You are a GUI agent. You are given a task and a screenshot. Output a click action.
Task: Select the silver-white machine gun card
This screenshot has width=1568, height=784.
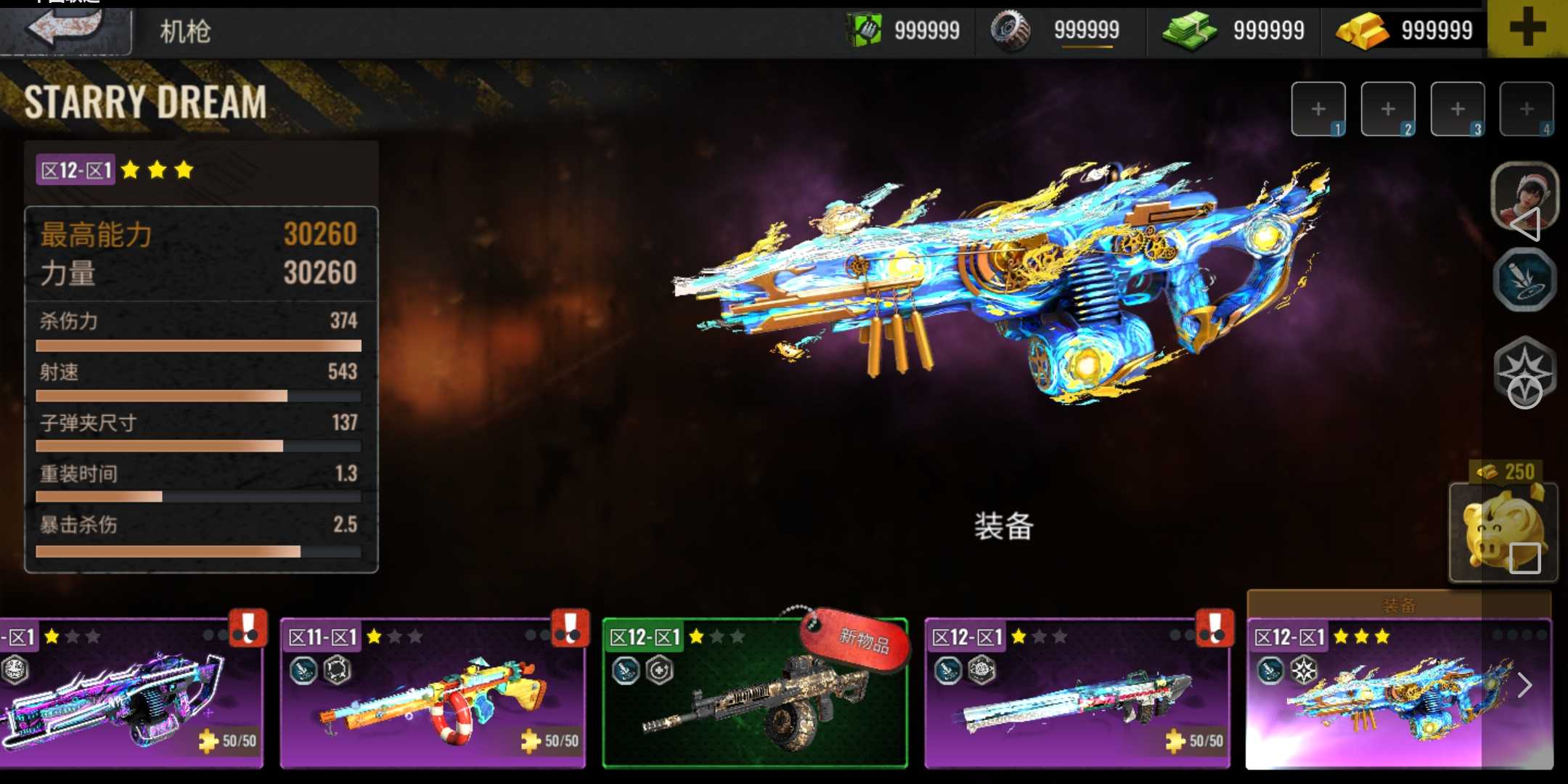click(x=1077, y=695)
